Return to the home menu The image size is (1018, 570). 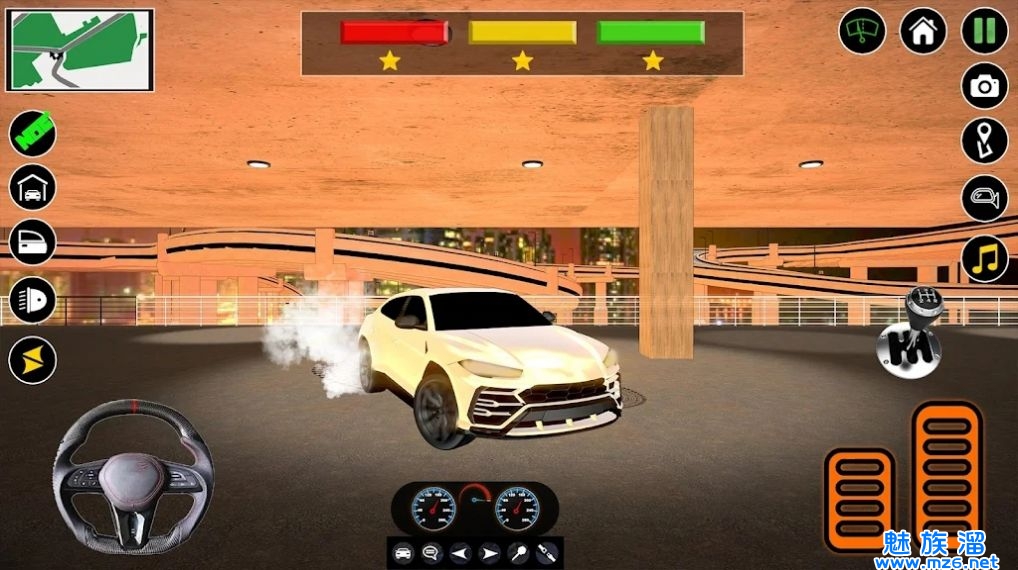(x=923, y=31)
